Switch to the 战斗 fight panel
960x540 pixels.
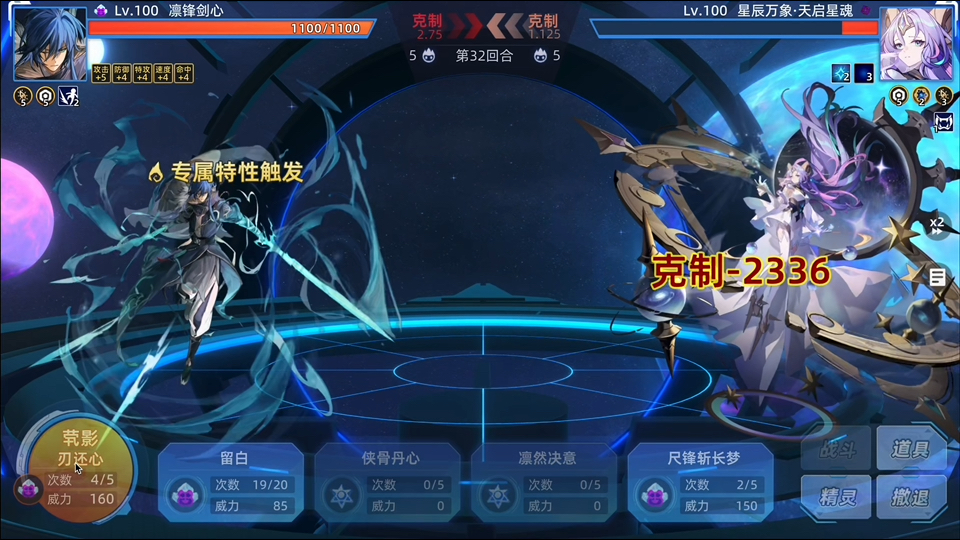tap(836, 450)
